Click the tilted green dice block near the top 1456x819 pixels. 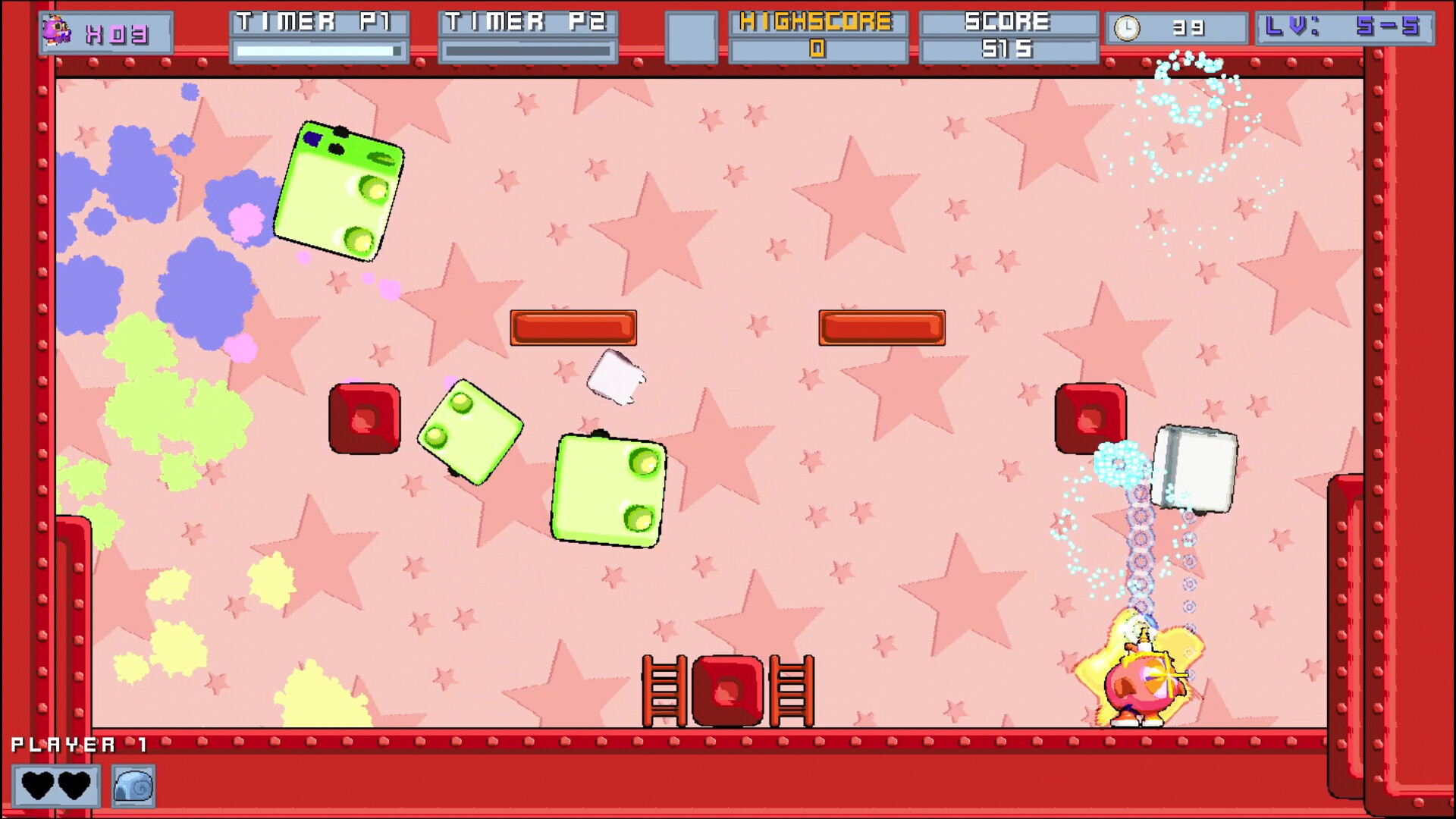(x=340, y=190)
